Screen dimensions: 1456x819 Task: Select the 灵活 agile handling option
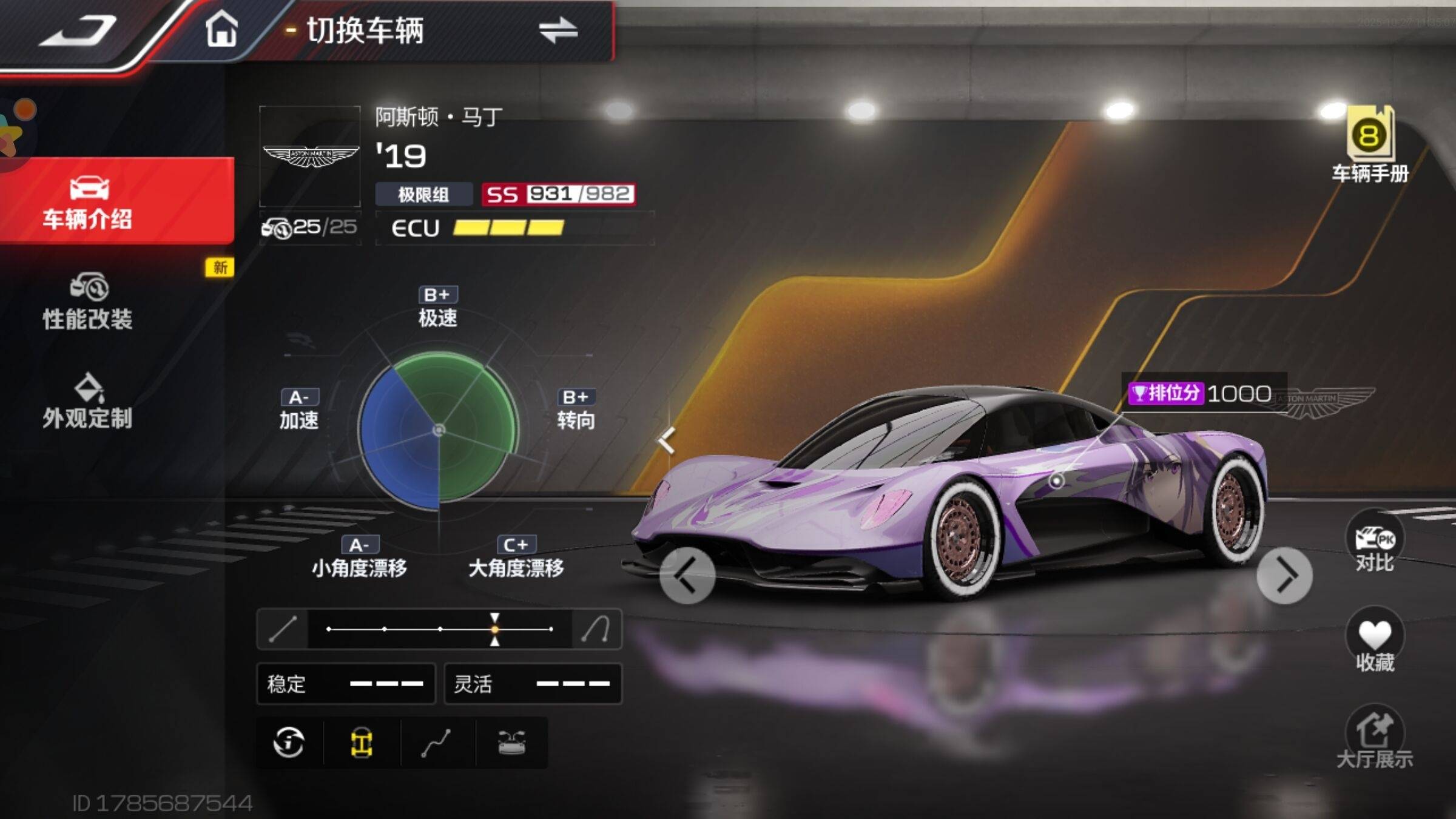click(x=533, y=684)
